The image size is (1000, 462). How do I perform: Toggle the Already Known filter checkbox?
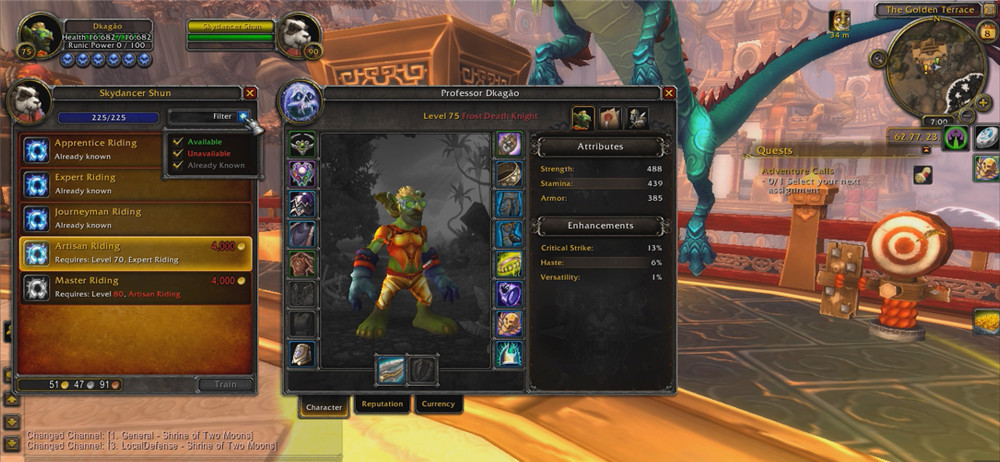(178, 165)
